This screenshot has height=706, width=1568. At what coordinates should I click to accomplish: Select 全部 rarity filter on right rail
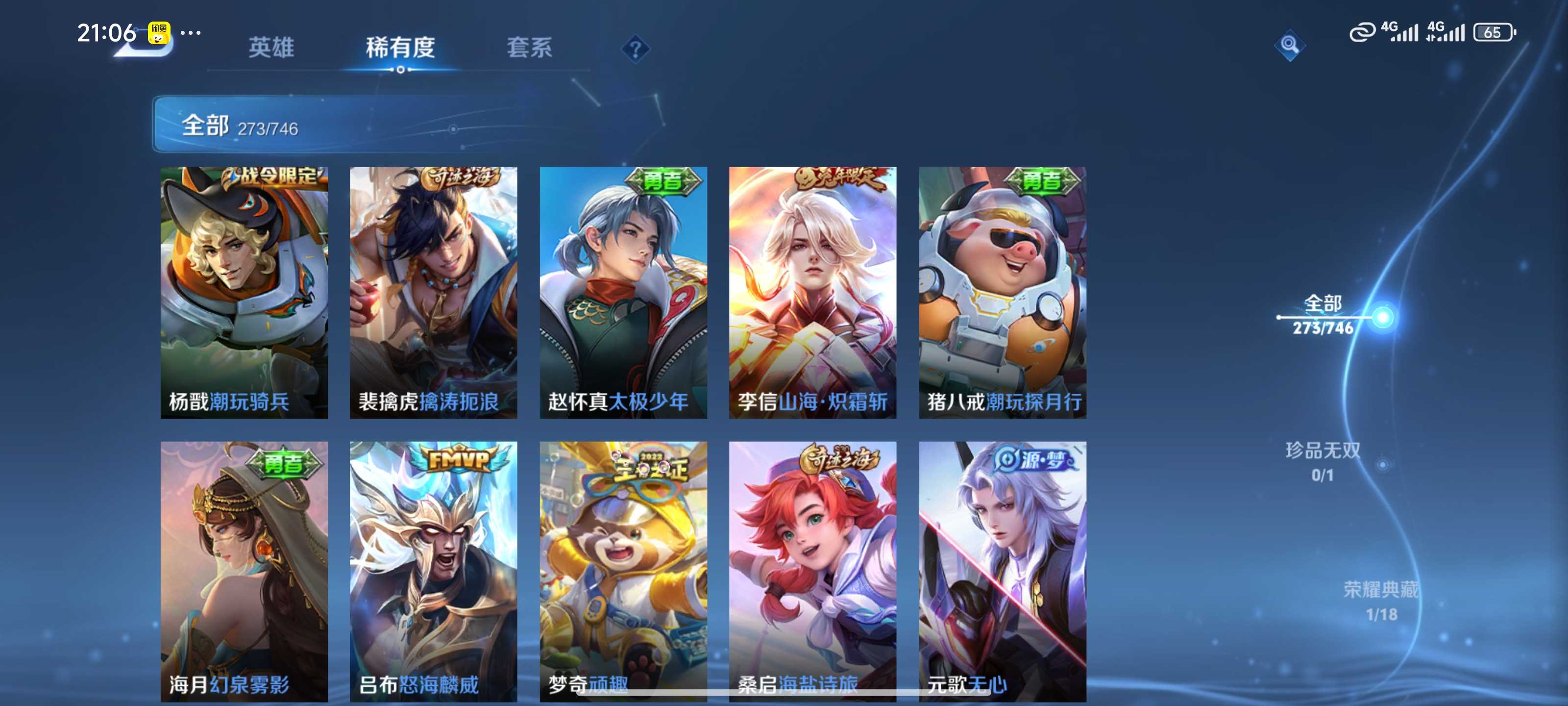coord(1323,315)
